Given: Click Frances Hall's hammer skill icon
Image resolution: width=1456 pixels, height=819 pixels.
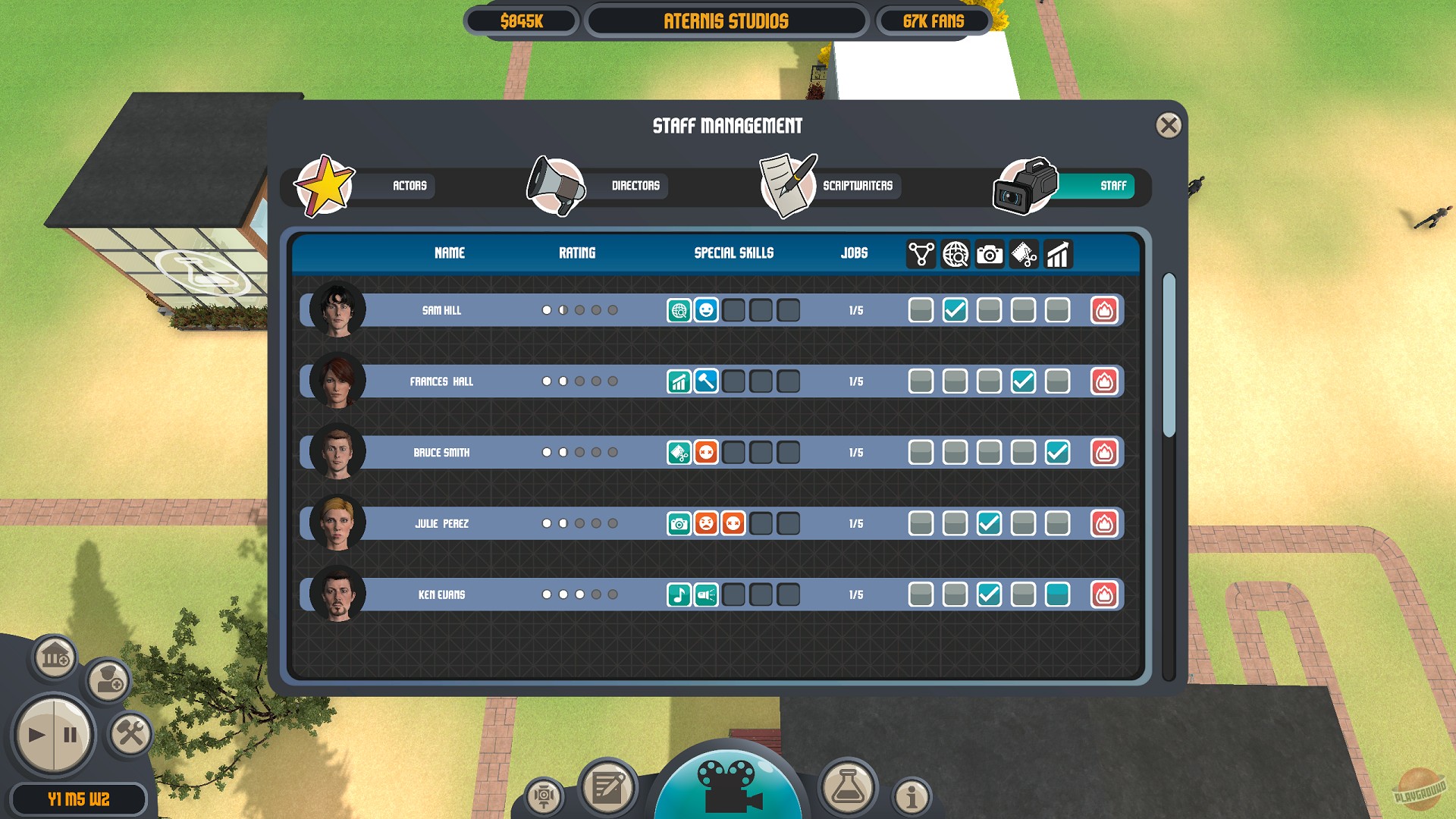Looking at the screenshot, I should click(705, 381).
